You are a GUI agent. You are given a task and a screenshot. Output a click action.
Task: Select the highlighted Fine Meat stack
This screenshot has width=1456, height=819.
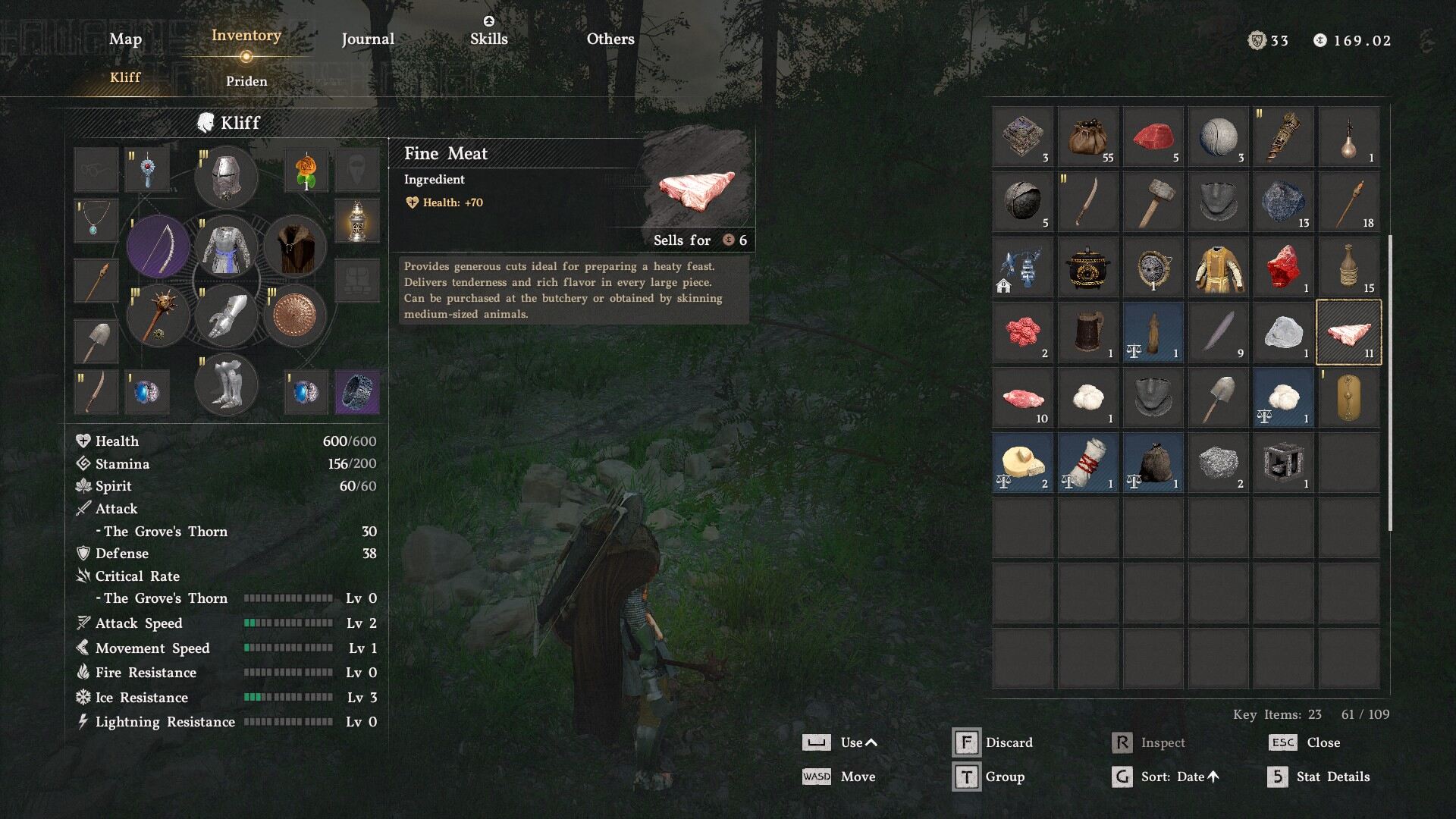pyautogui.click(x=1348, y=332)
